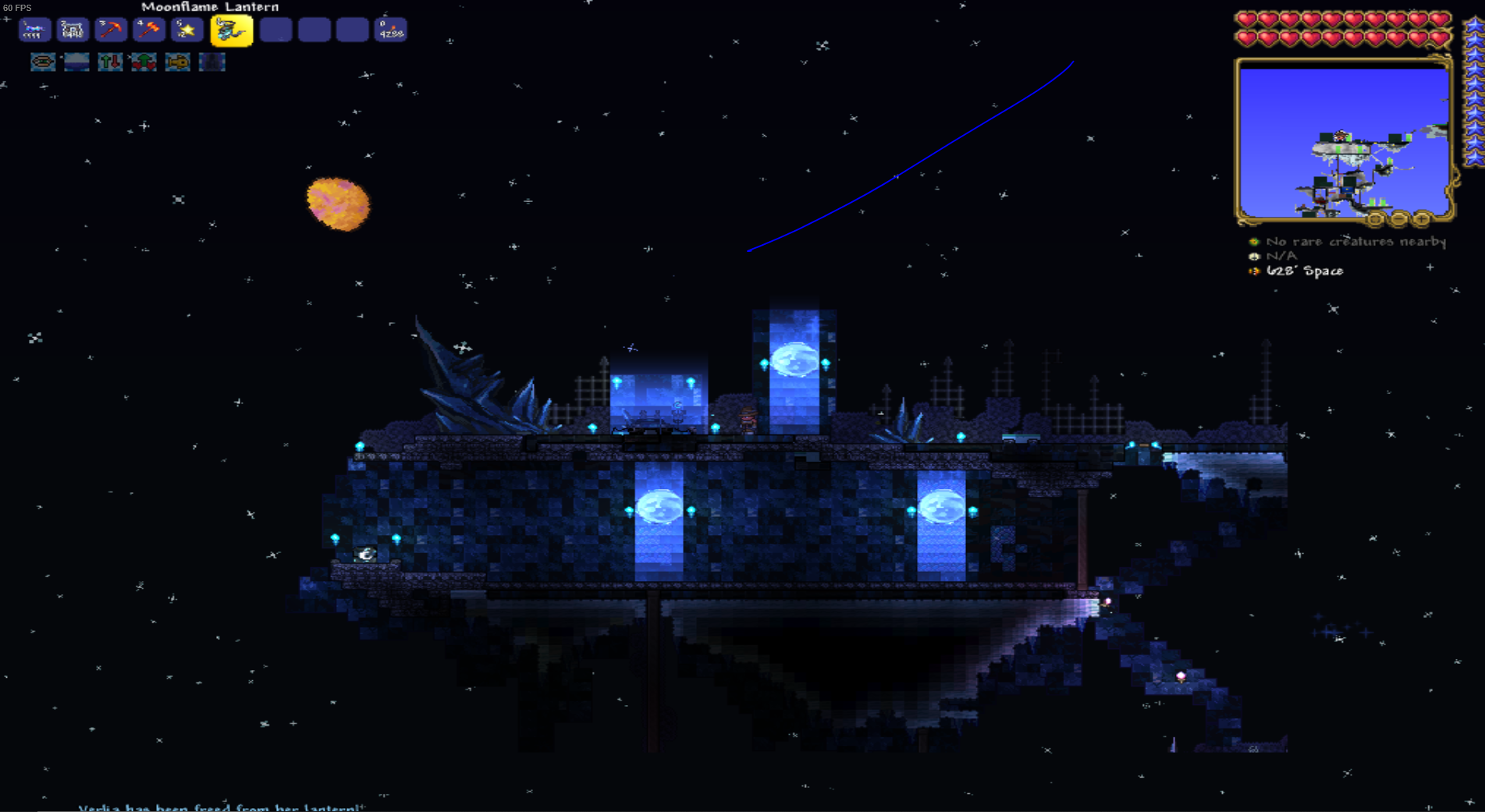Click the dark blue silhouette buff icon
This screenshot has height=812, width=1485.
[x=211, y=62]
